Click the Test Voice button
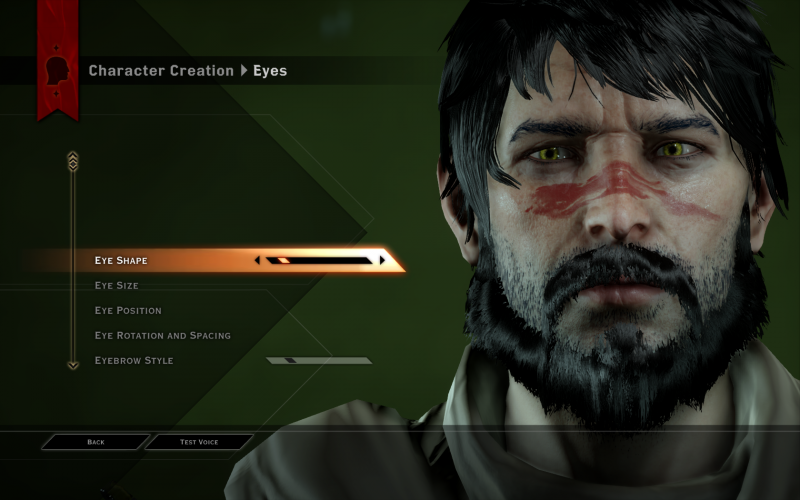800x500 pixels. pyautogui.click(x=200, y=442)
